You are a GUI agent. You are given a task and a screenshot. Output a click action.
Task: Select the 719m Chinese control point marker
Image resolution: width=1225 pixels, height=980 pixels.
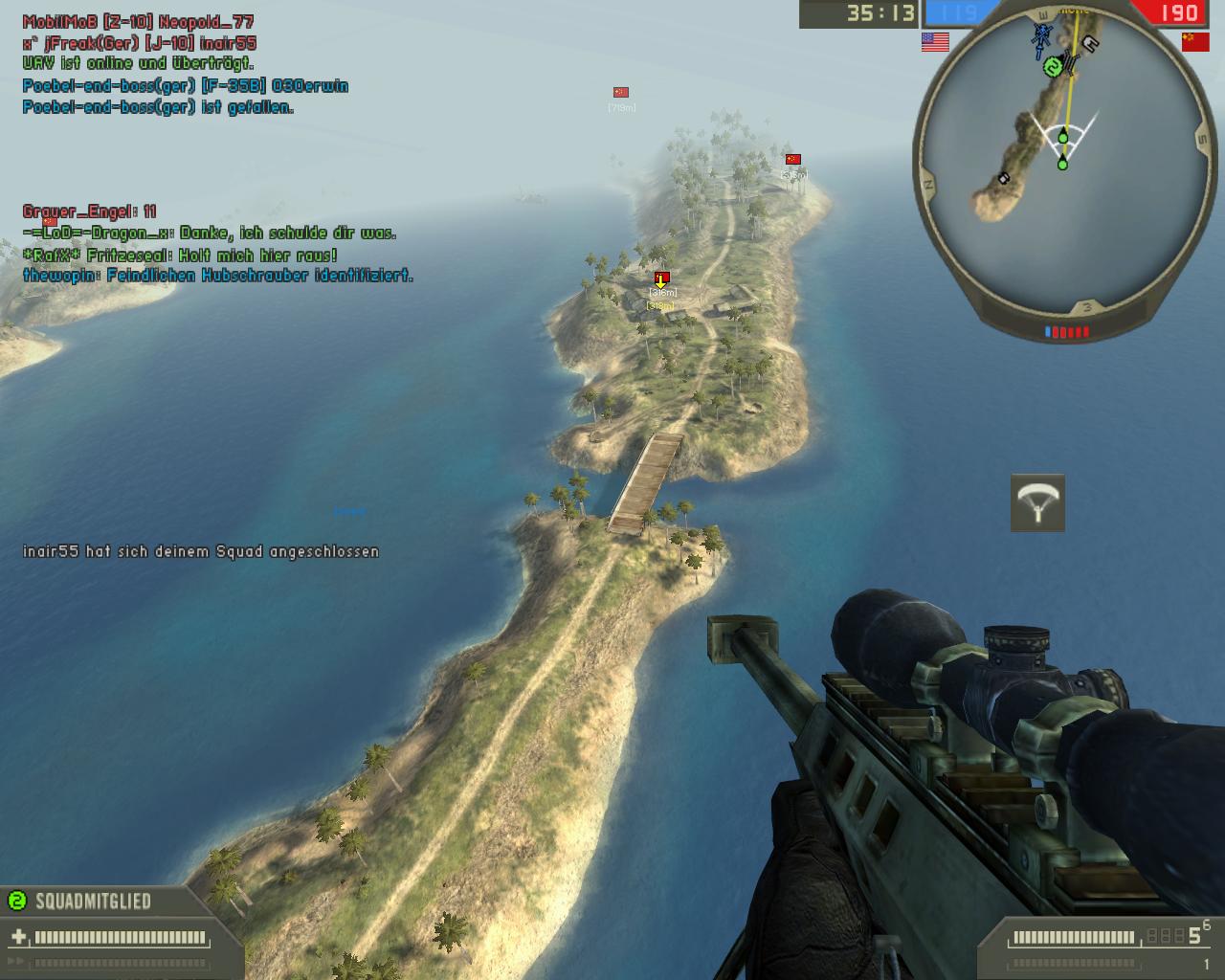(x=620, y=93)
